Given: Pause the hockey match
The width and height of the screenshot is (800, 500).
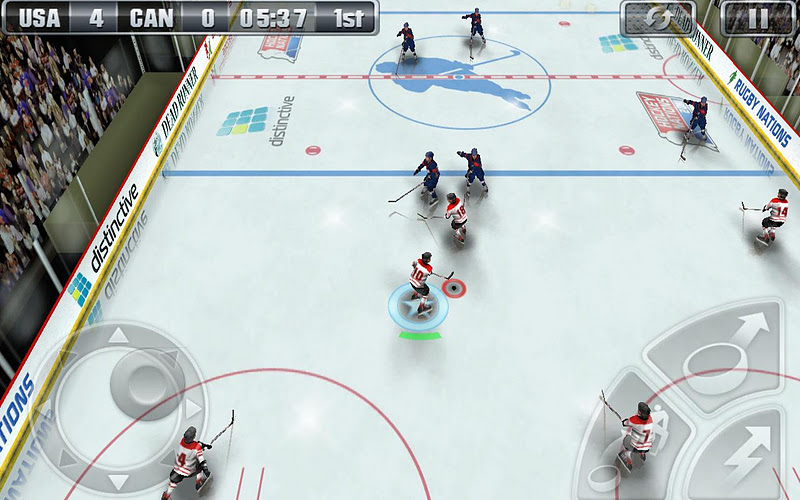Looking at the screenshot, I should [757, 18].
